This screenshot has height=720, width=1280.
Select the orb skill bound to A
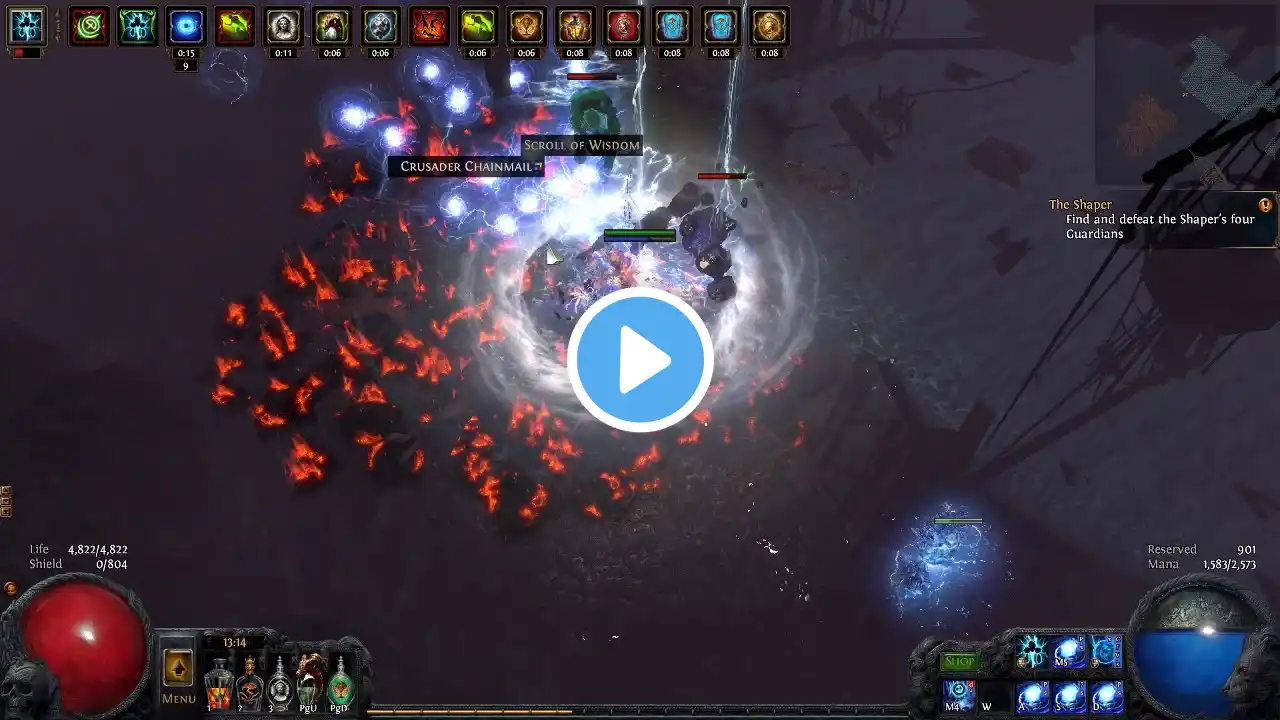(1033, 696)
